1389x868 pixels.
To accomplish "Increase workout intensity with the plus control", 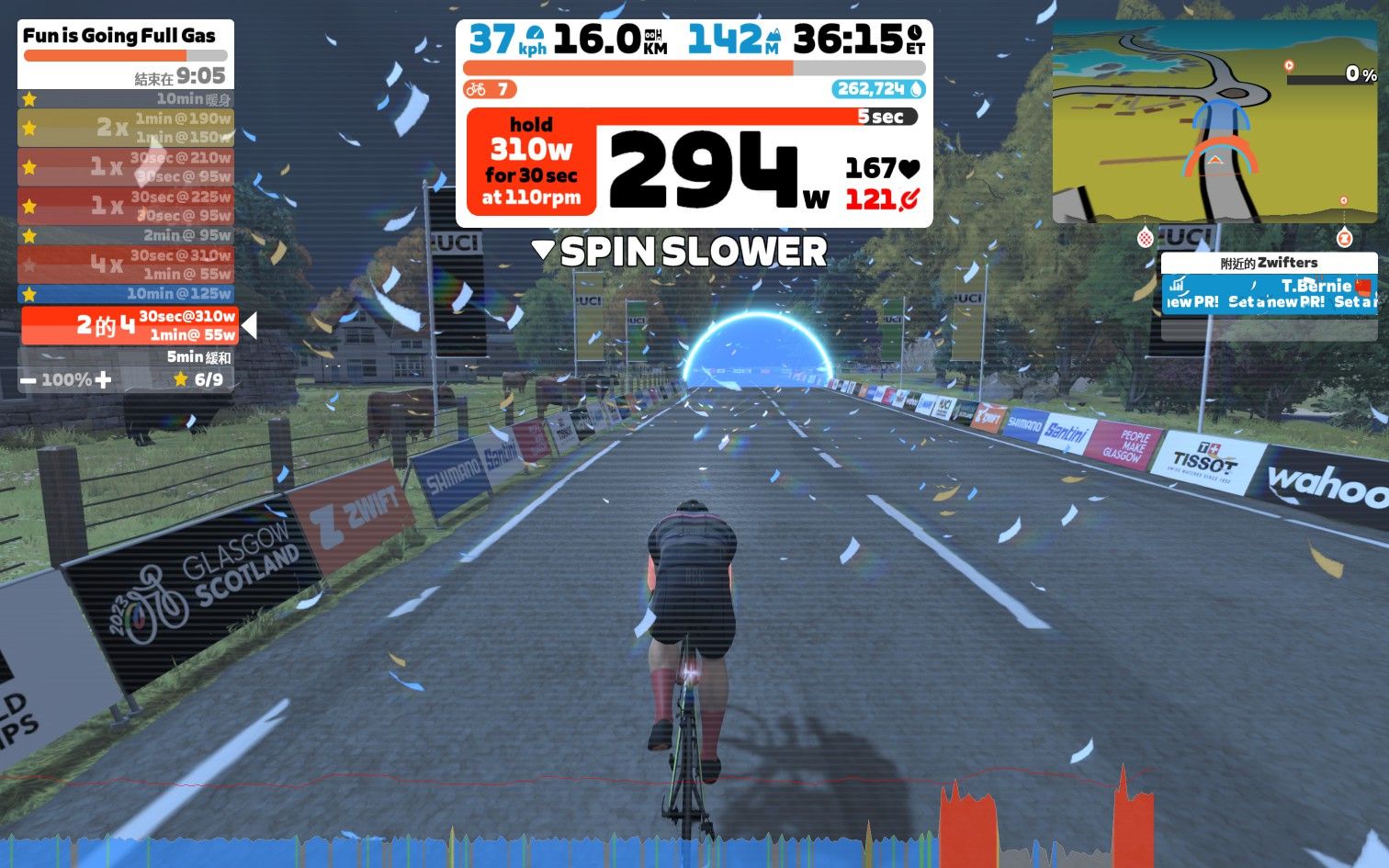I will (104, 378).
